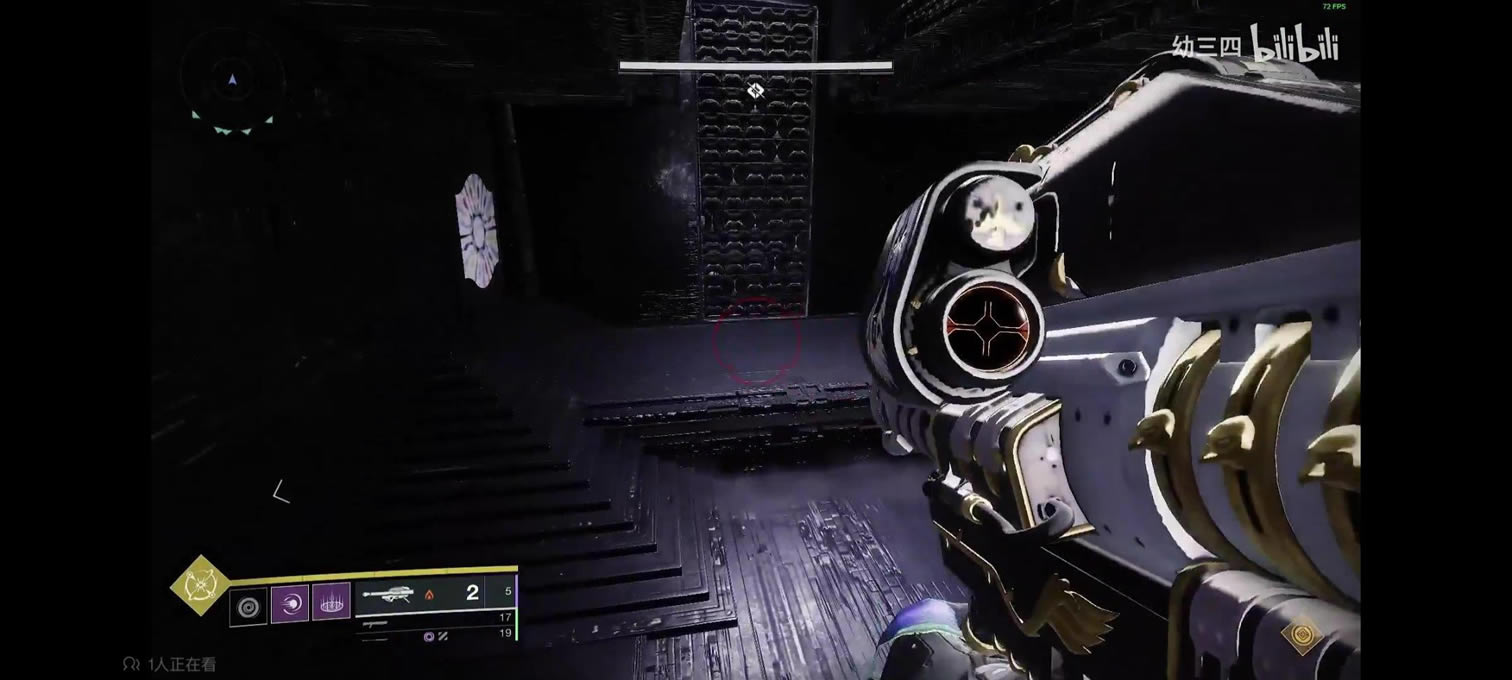Viewport: 1512px width, 680px height.
Task: Open the bilibili watermark logo
Action: pos(1294,43)
